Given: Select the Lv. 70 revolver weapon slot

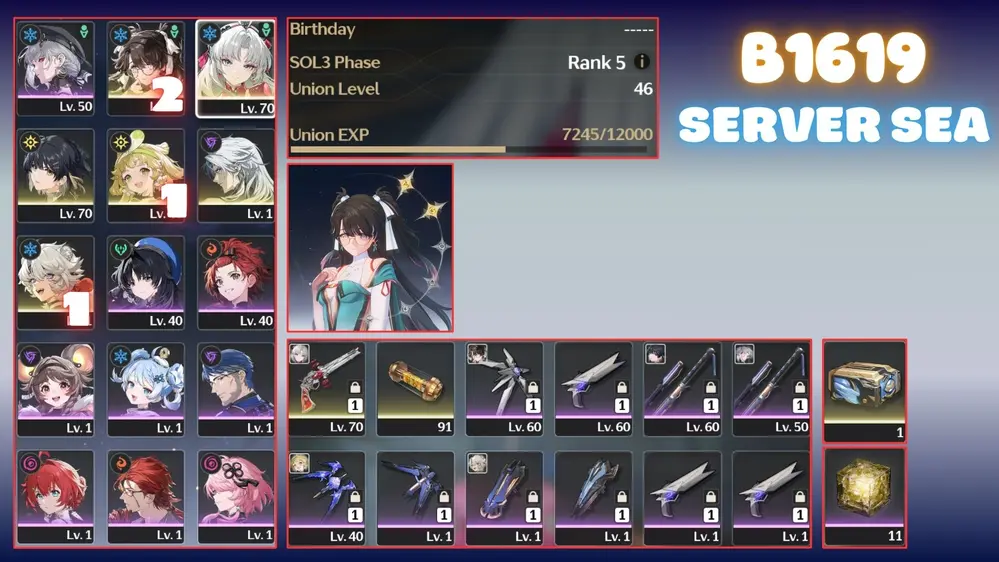Looking at the screenshot, I should click(x=327, y=389).
